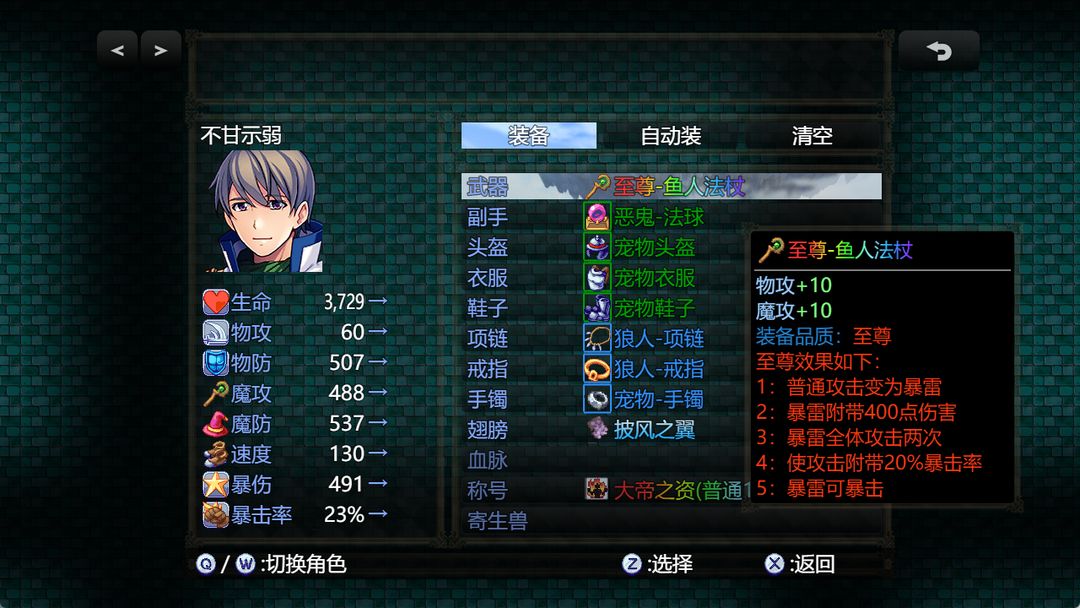Choose the empty 寄生兽 slot row
1080x608 pixels.
(x=600, y=521)
